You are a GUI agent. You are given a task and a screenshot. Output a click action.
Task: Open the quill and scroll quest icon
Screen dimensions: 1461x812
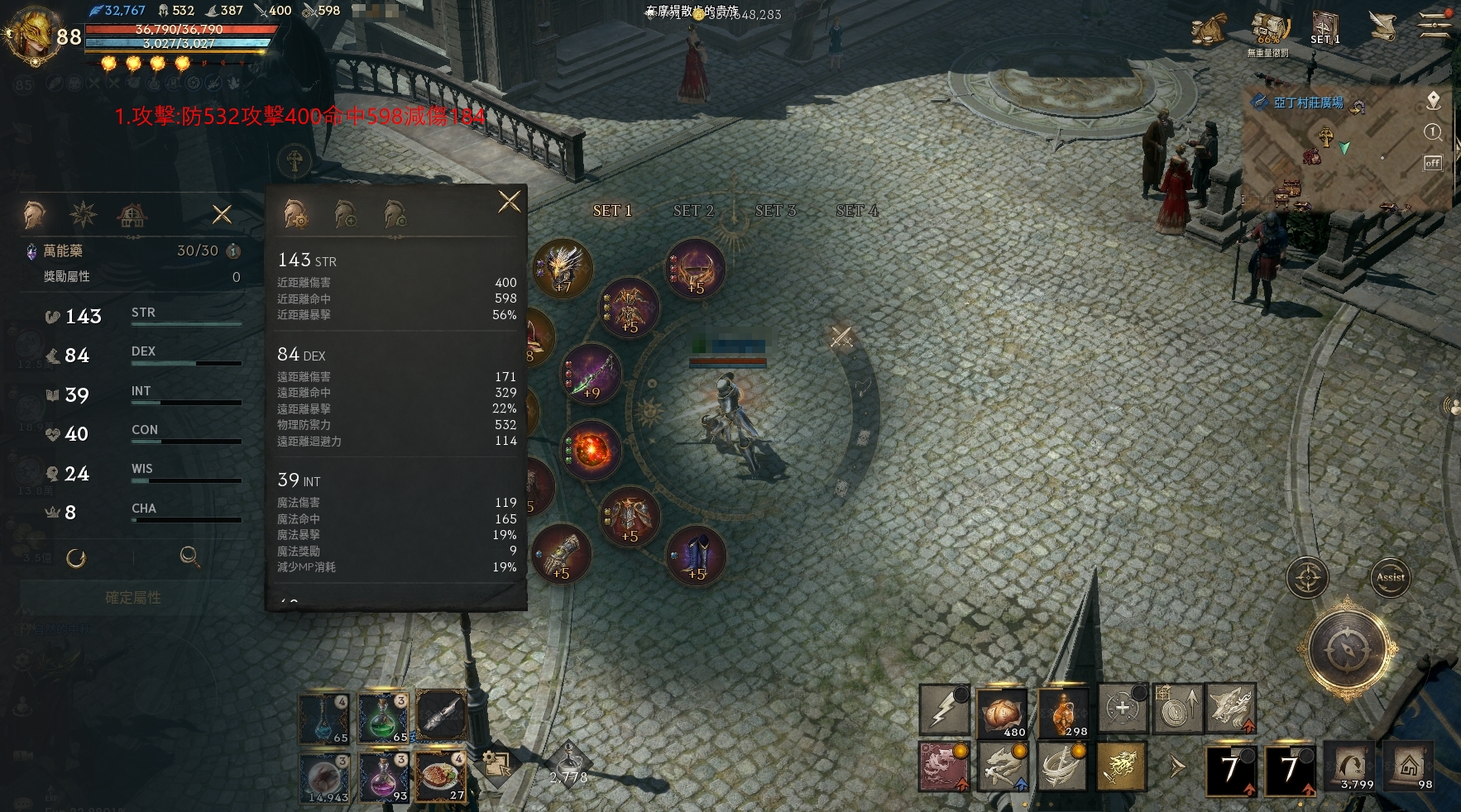click(x=1382, y=27)
